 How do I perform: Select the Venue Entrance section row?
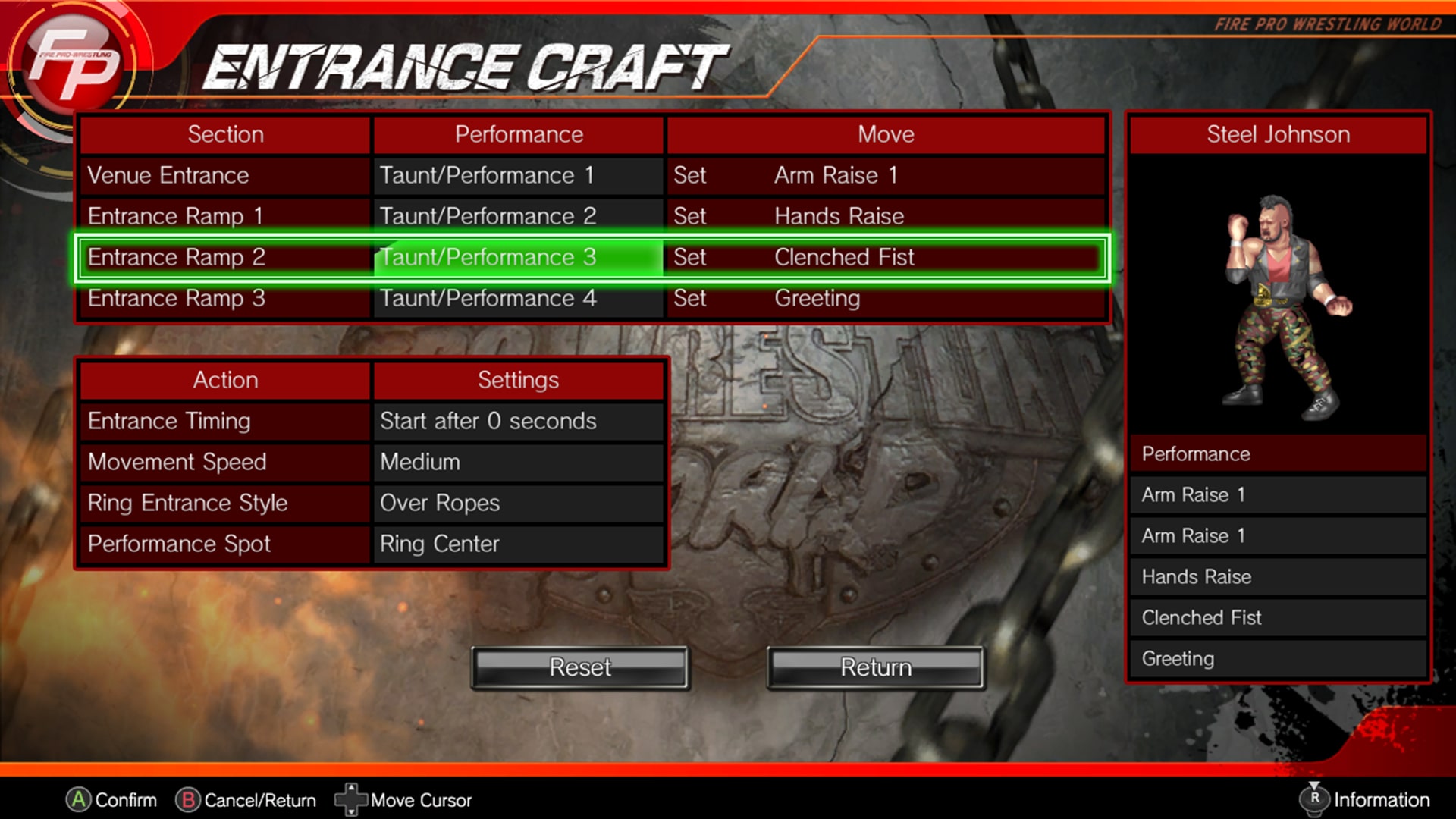224,175
